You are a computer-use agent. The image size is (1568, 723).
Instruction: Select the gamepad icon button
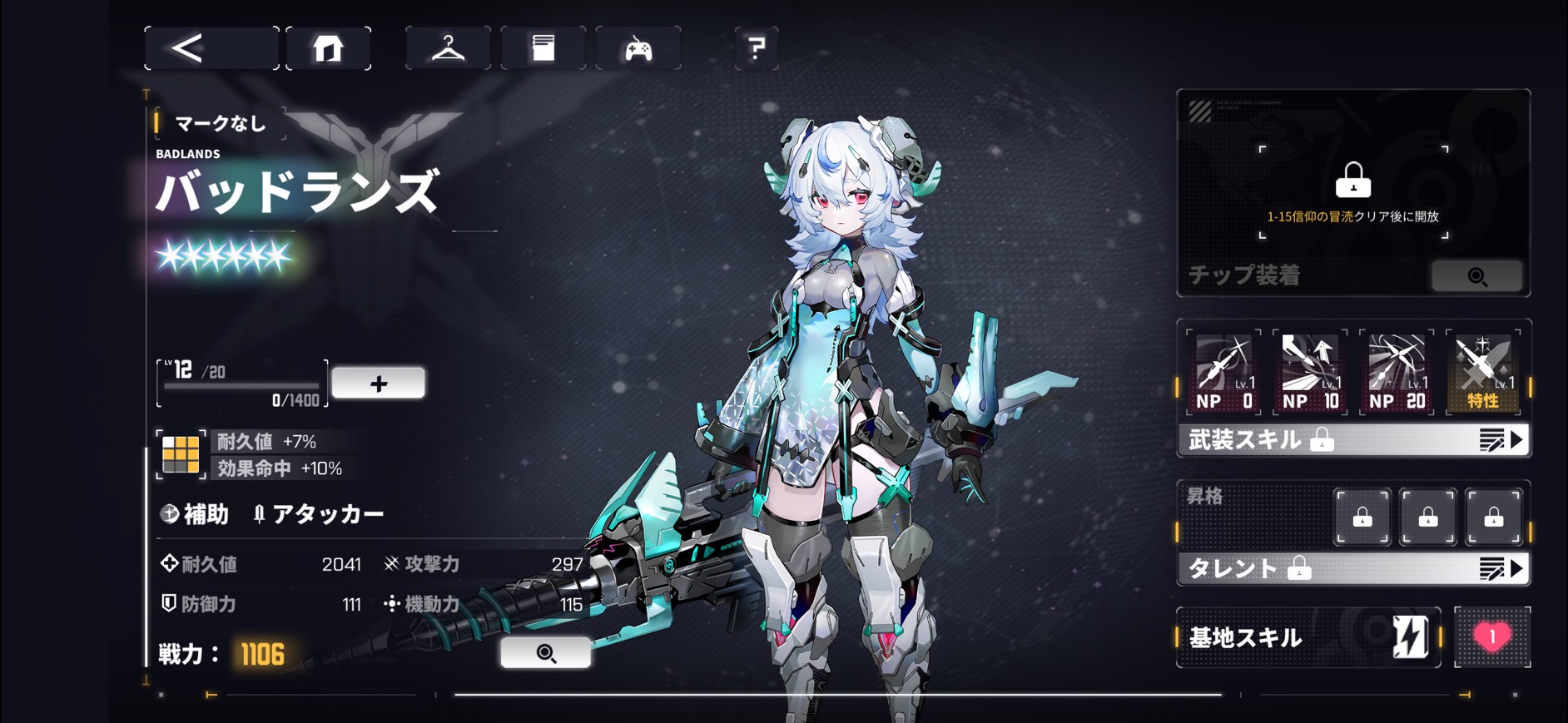pos(638,49)
